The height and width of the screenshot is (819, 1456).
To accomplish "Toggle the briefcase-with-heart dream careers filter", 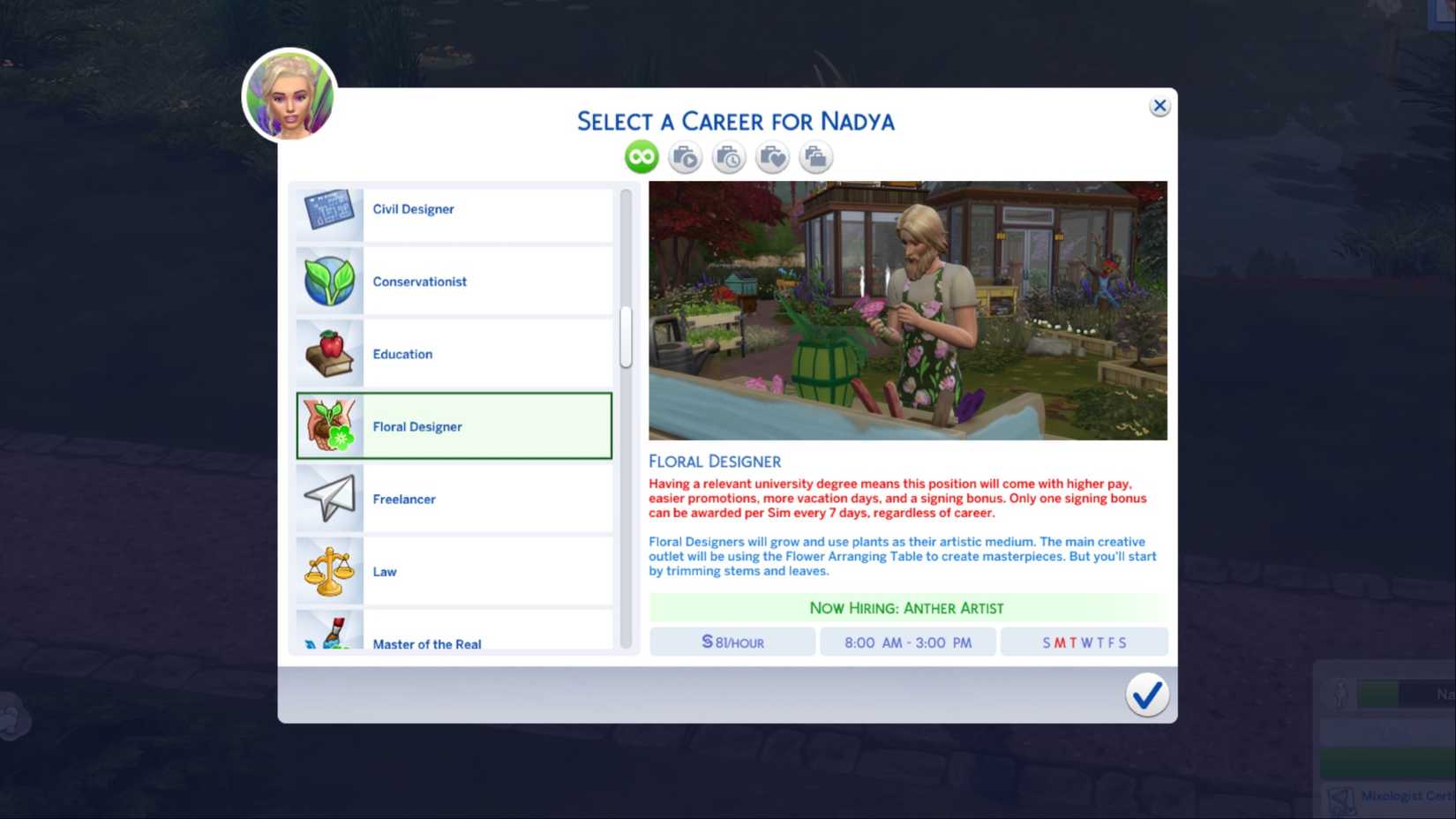I will 771,156.
